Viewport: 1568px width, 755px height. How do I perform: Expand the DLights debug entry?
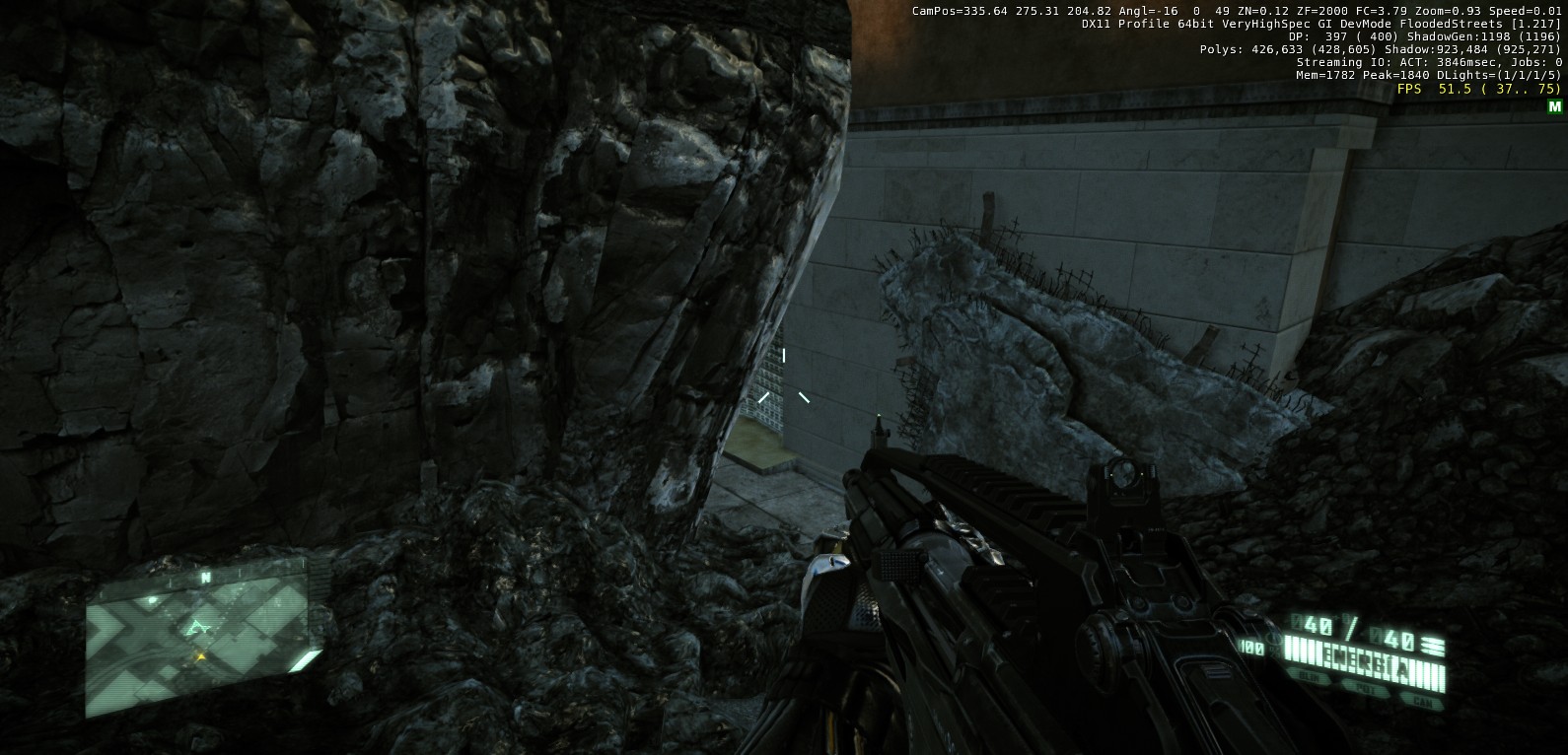pos(1489,76)
